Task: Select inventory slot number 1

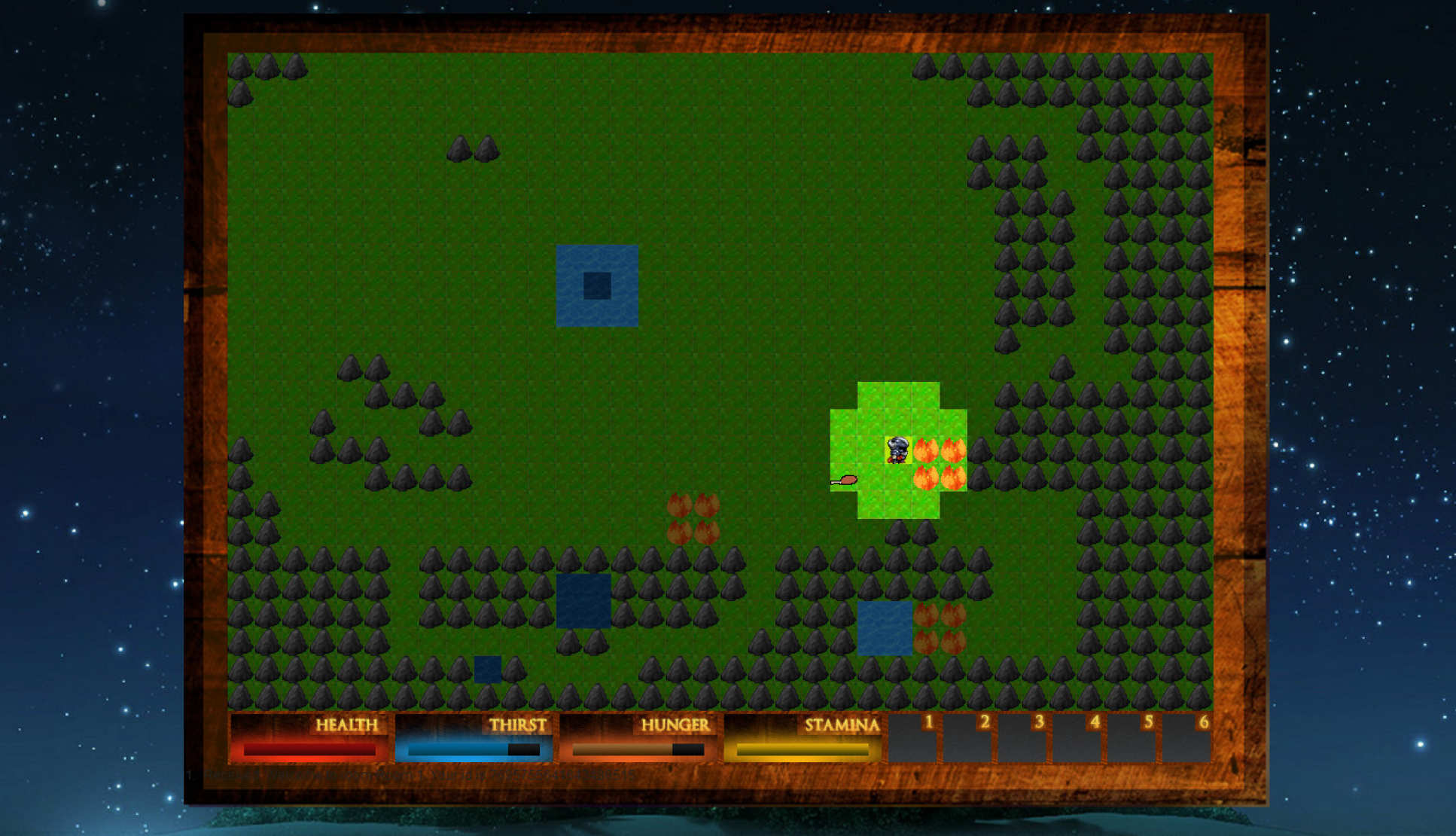Action: click(912, 738)
